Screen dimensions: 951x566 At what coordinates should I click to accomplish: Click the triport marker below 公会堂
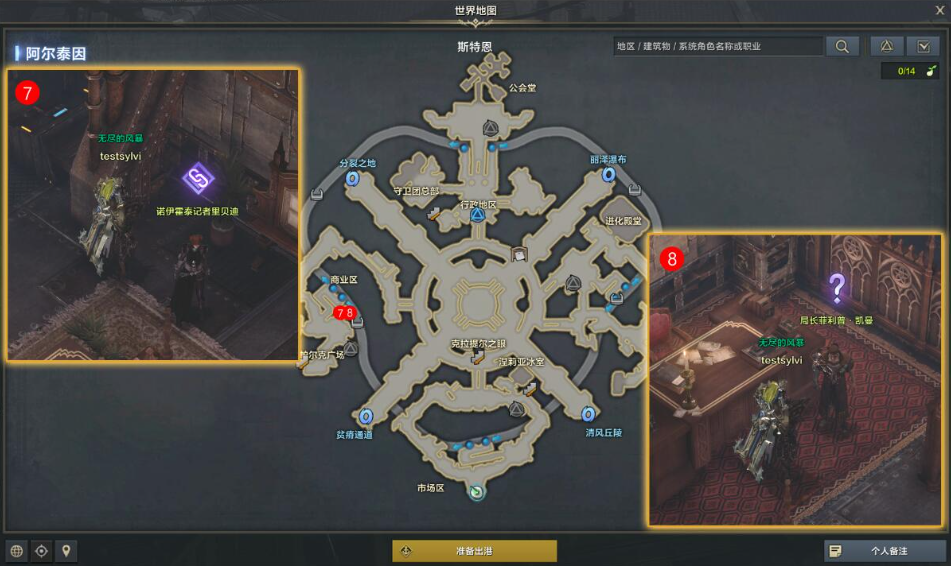pyautogui.click(x=491, y=128)
